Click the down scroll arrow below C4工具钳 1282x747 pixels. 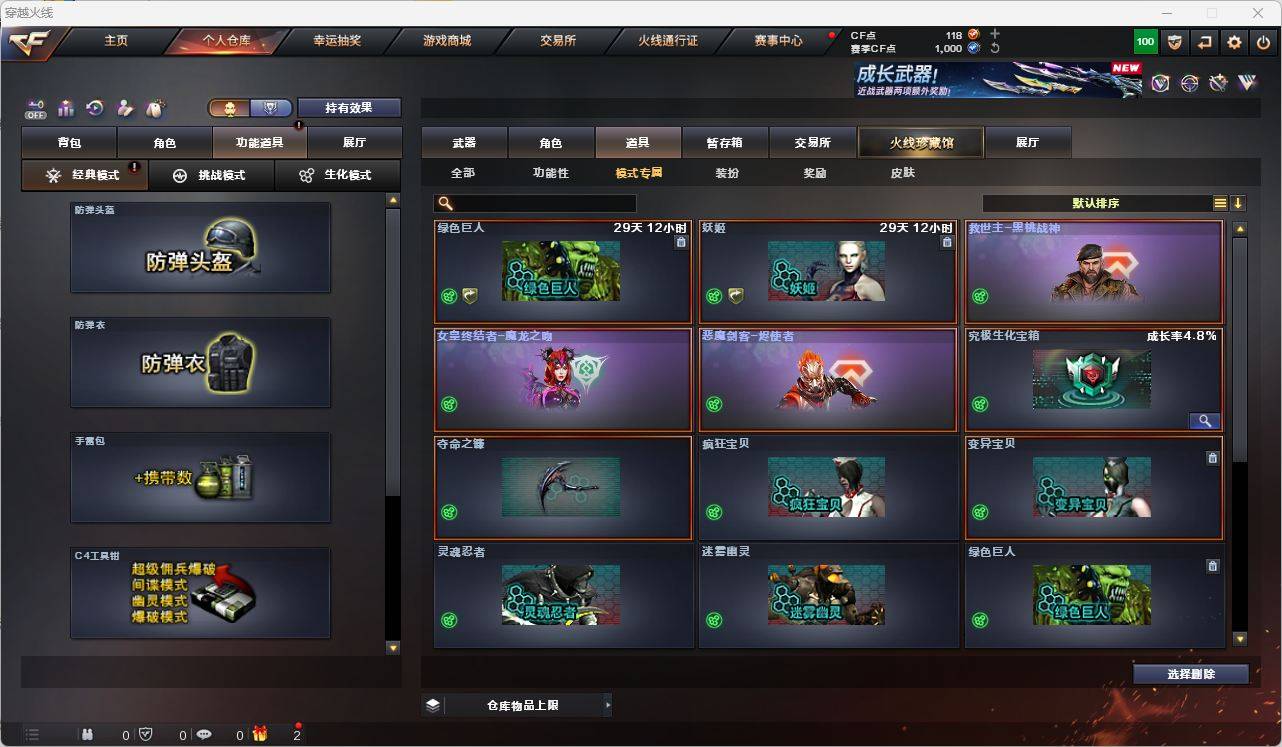391,648
